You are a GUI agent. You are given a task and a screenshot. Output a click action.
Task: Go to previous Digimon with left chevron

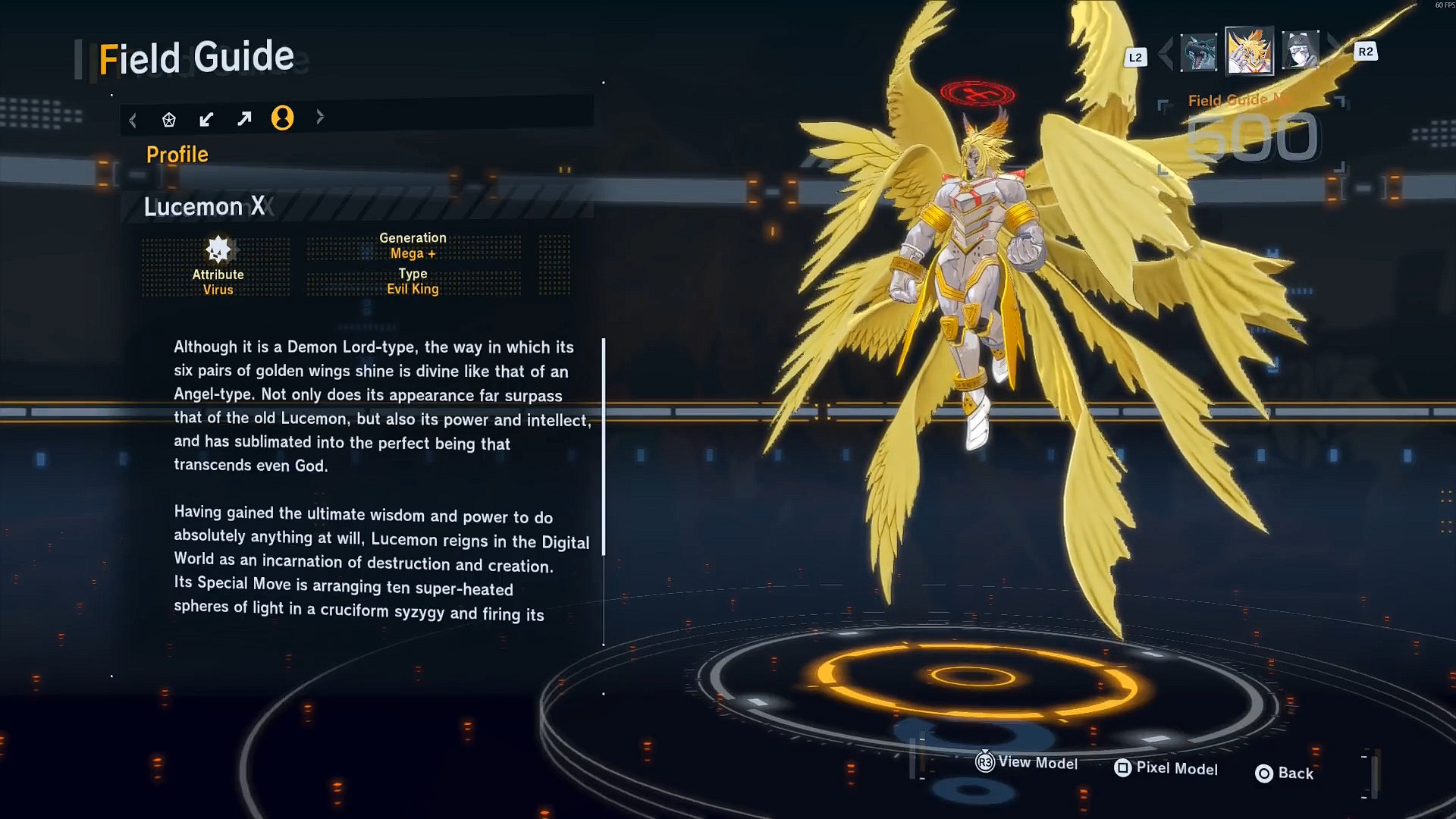tap(1166, 52)
